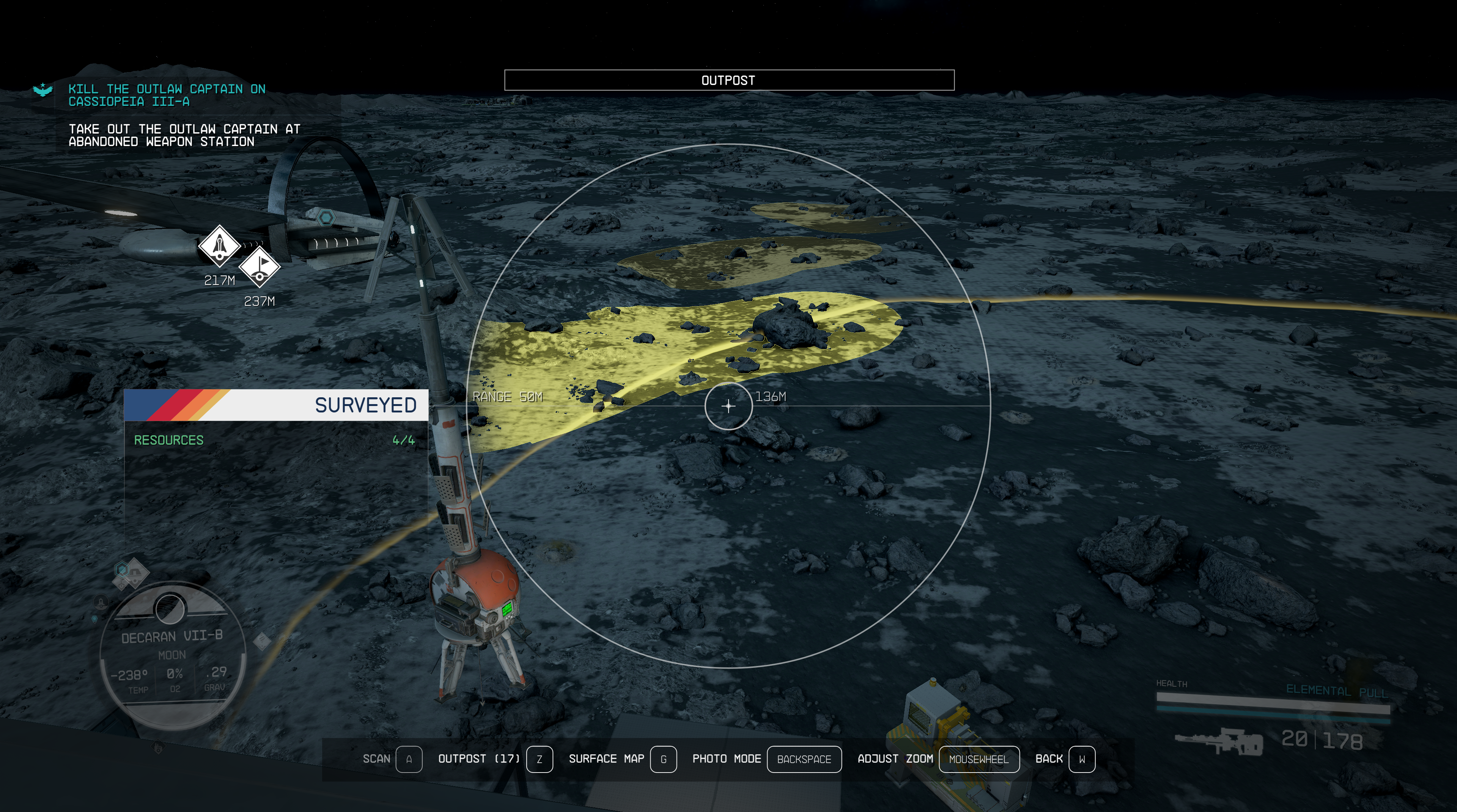The height and width of the screenshot is (812, 1457).
Task: Select the ship landing marker icon
Action: pos(219,246)
